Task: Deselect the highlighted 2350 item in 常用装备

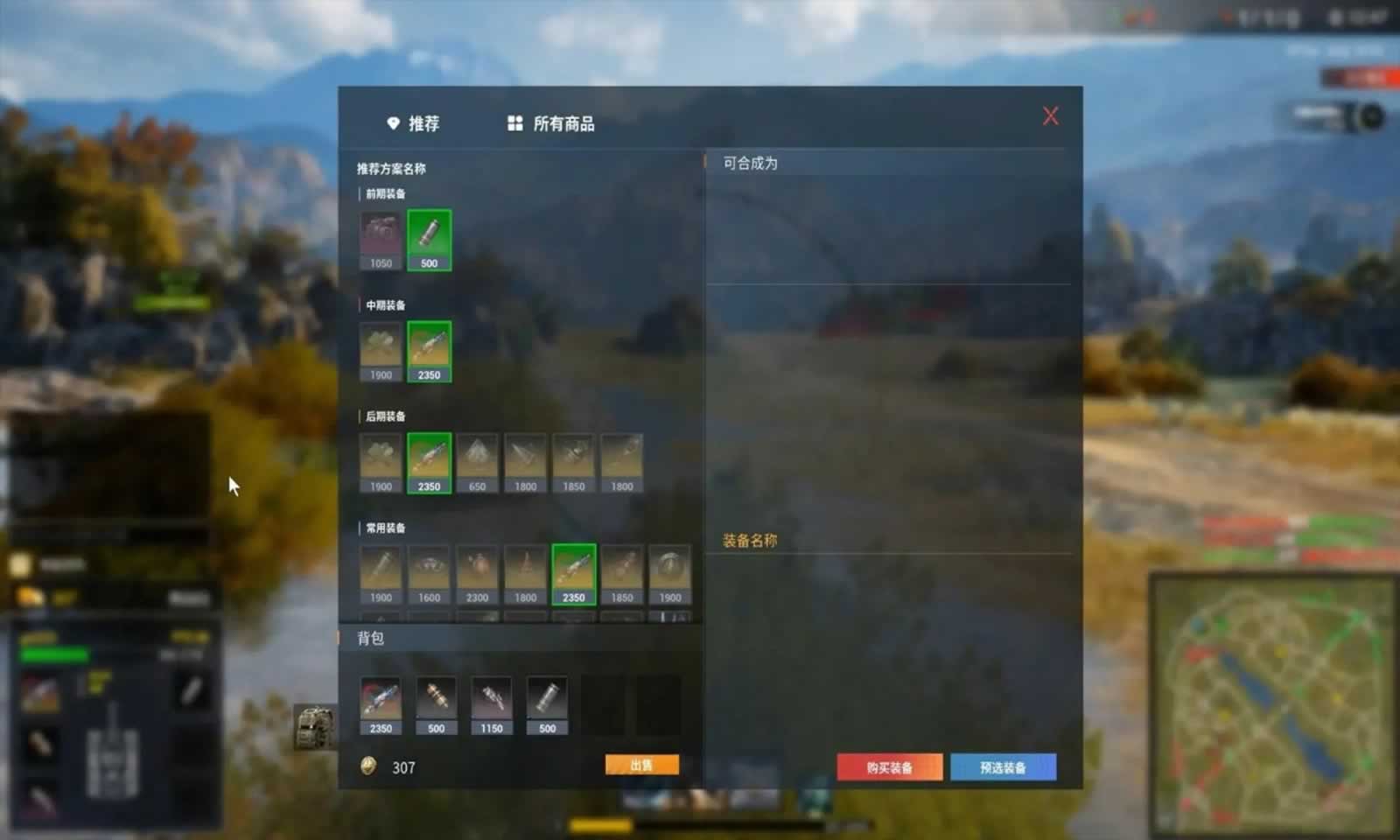Action: point(573,570)
